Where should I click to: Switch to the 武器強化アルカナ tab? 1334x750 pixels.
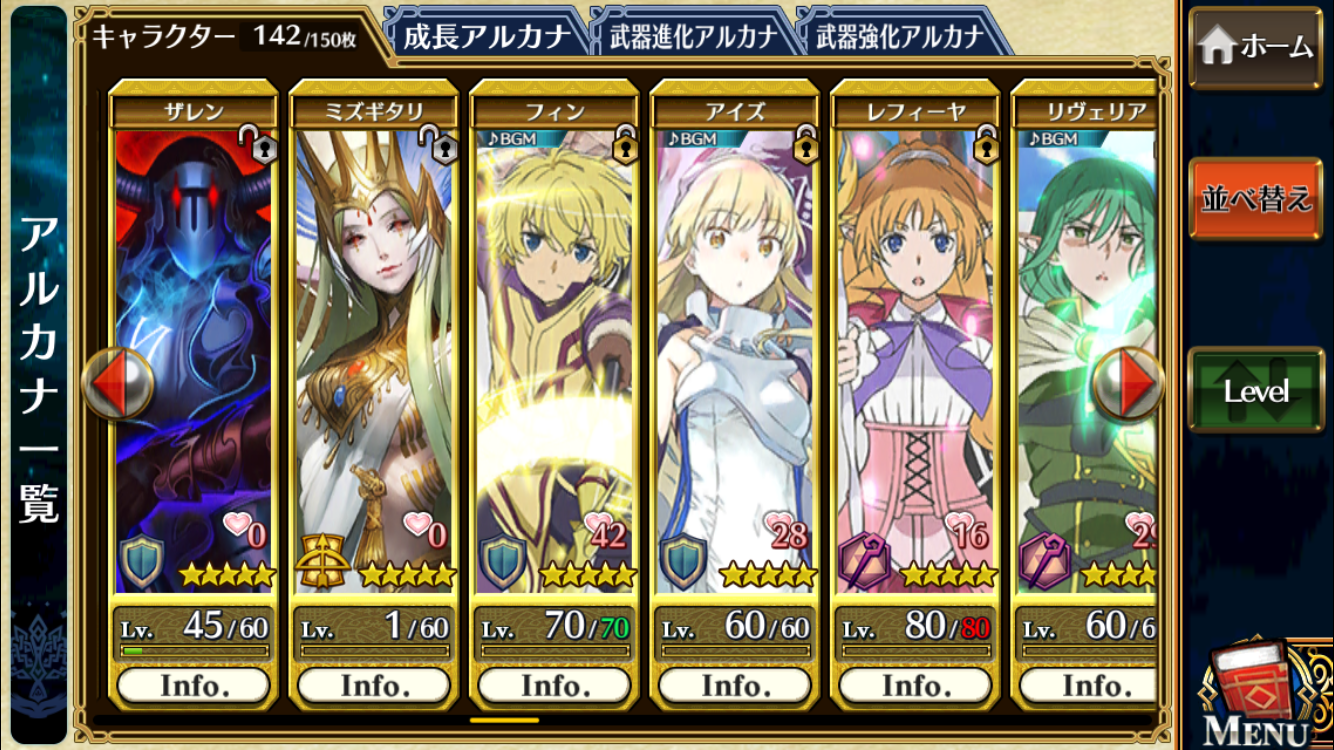point(899,37)
